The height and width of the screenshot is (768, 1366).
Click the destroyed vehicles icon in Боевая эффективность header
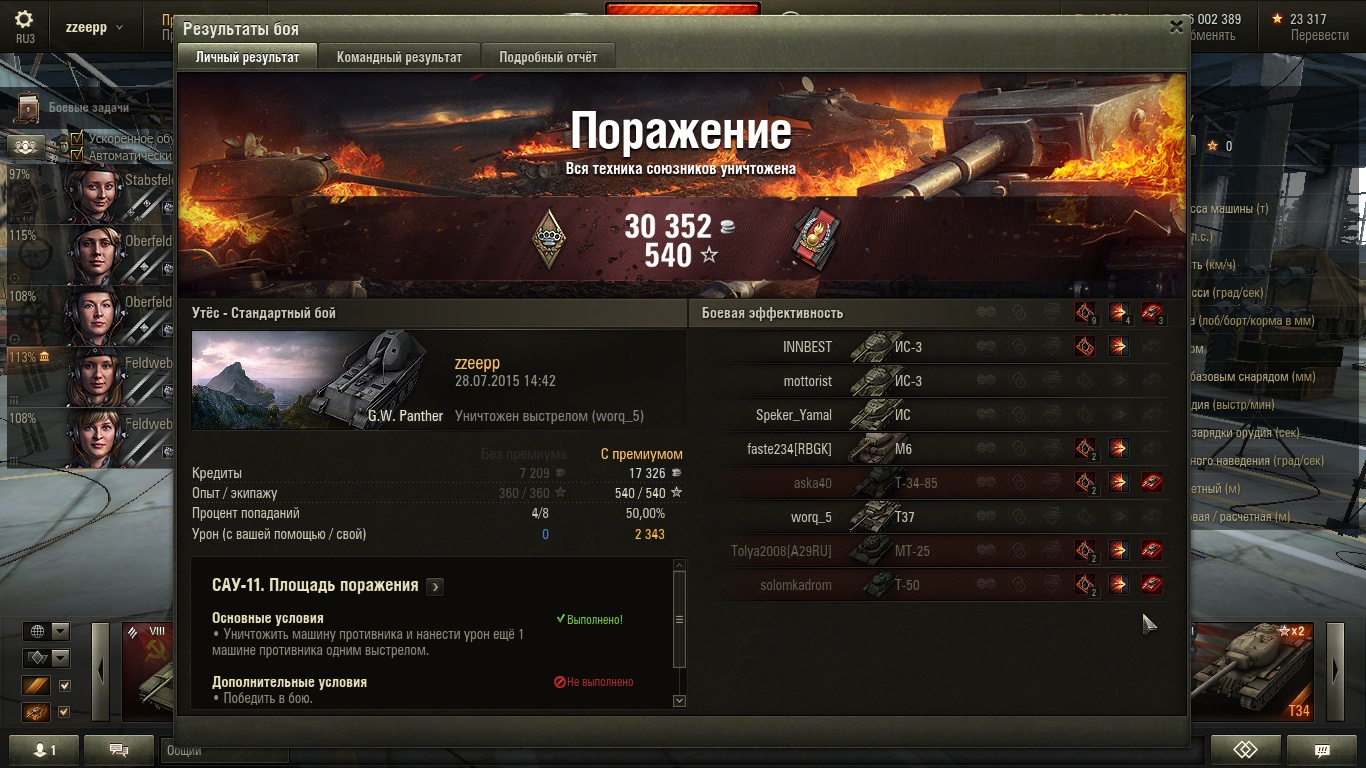pyautogui.click(x=1152, y=313)
